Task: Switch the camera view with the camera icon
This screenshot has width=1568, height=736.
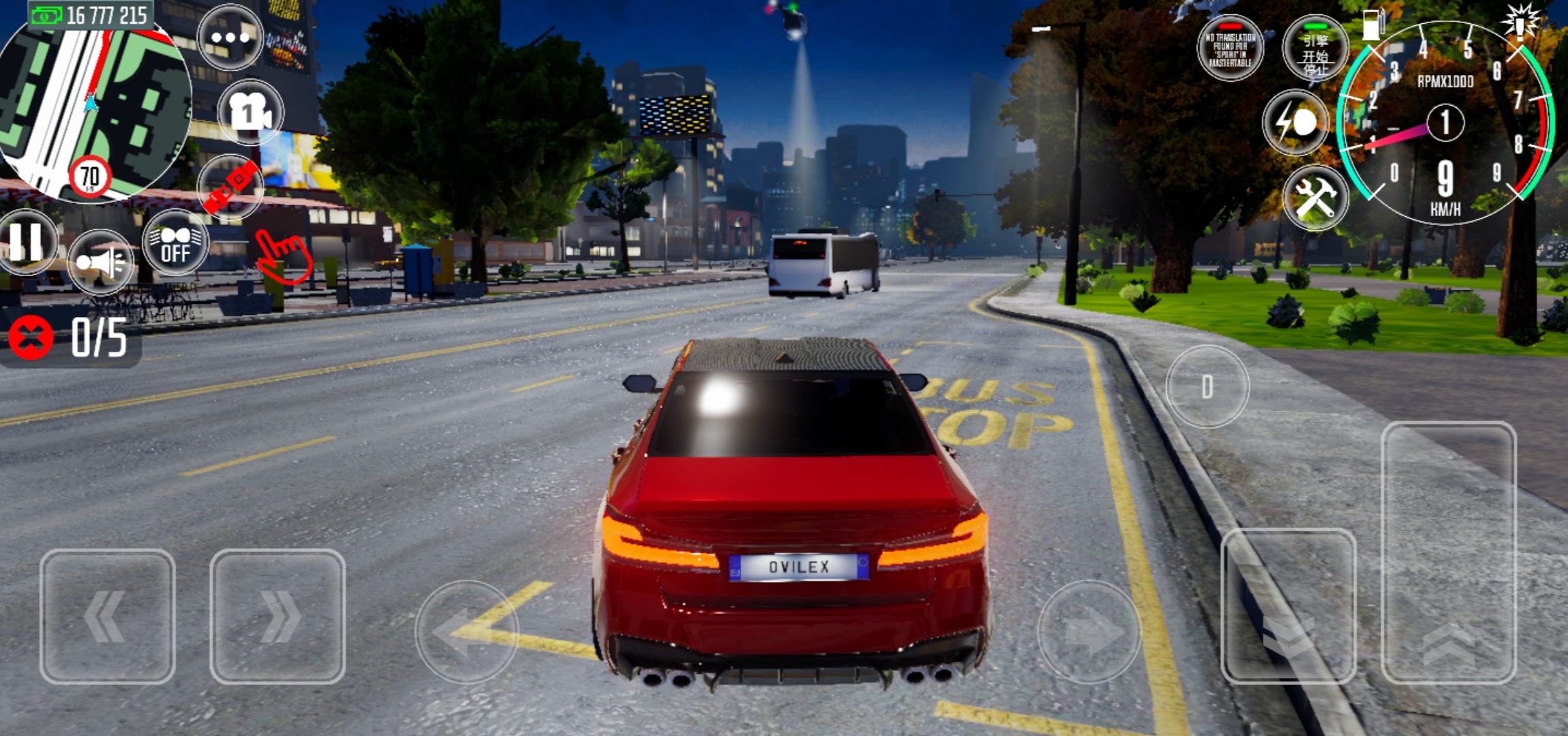Action: [250, 112]
